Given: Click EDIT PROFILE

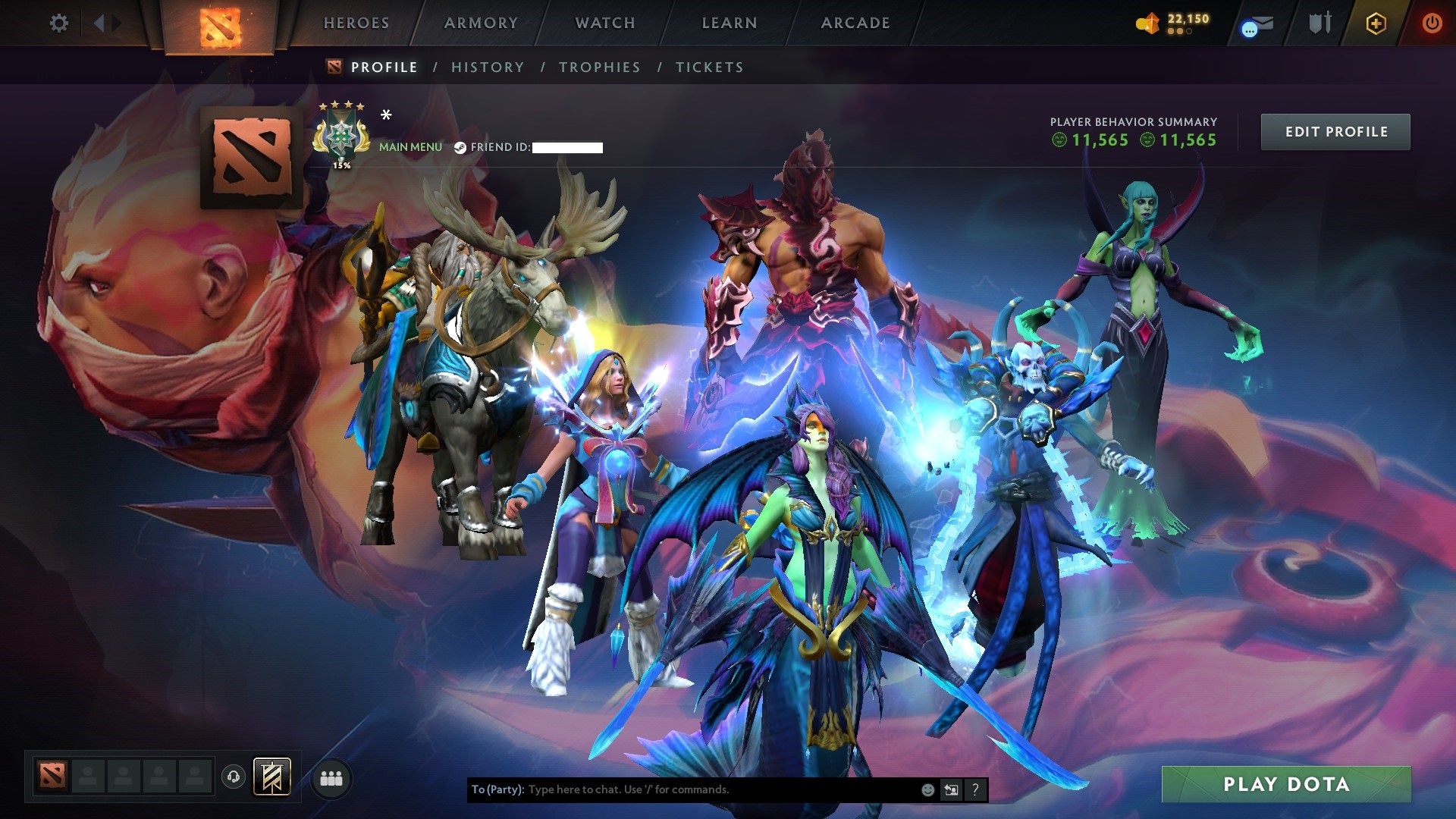Looking at the screenshot, I should coord(1335,131).
